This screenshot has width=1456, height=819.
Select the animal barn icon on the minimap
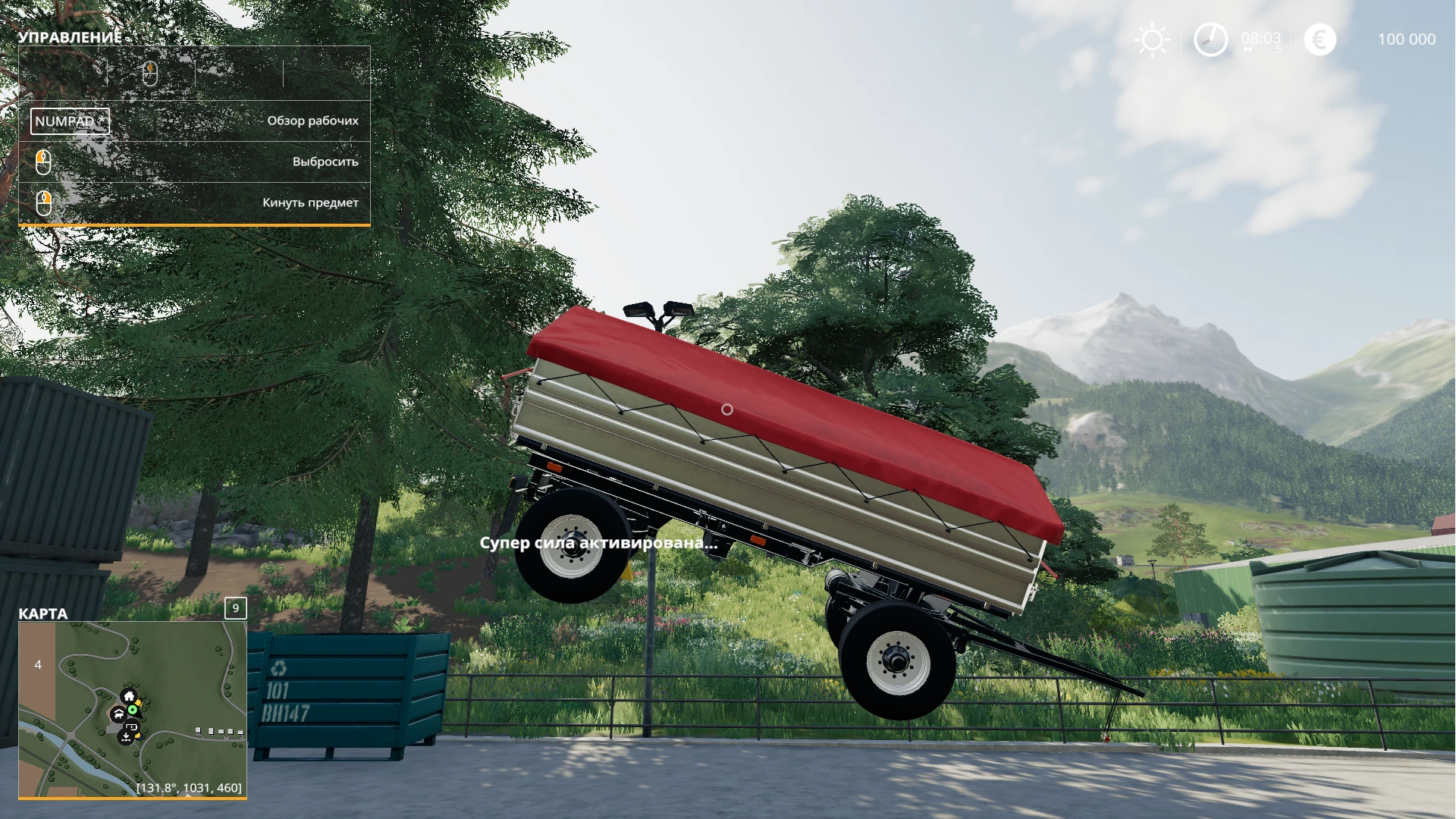tap(118, 715)
